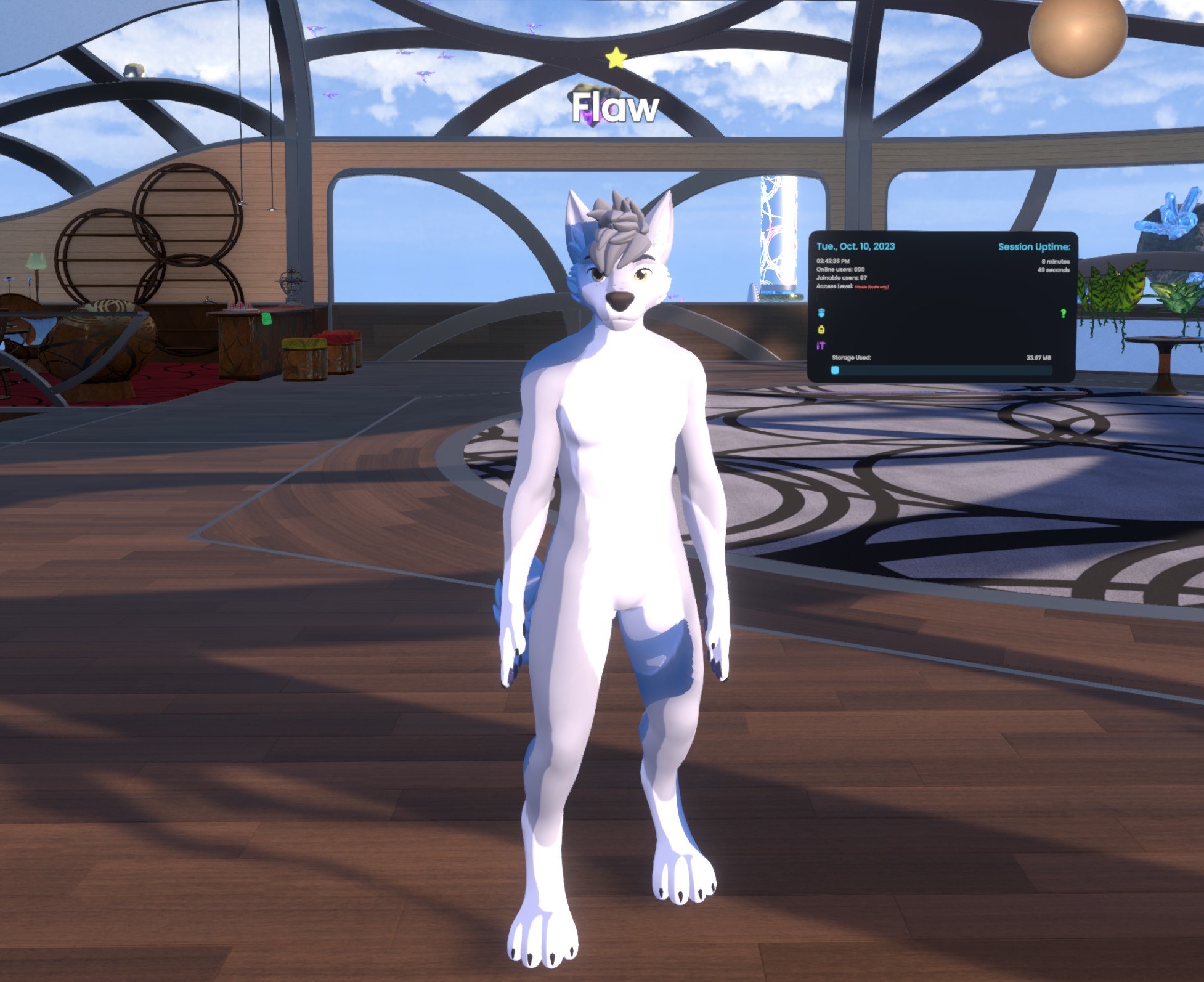
Task: Open the purple tools icon
Action: pos(821,346)
